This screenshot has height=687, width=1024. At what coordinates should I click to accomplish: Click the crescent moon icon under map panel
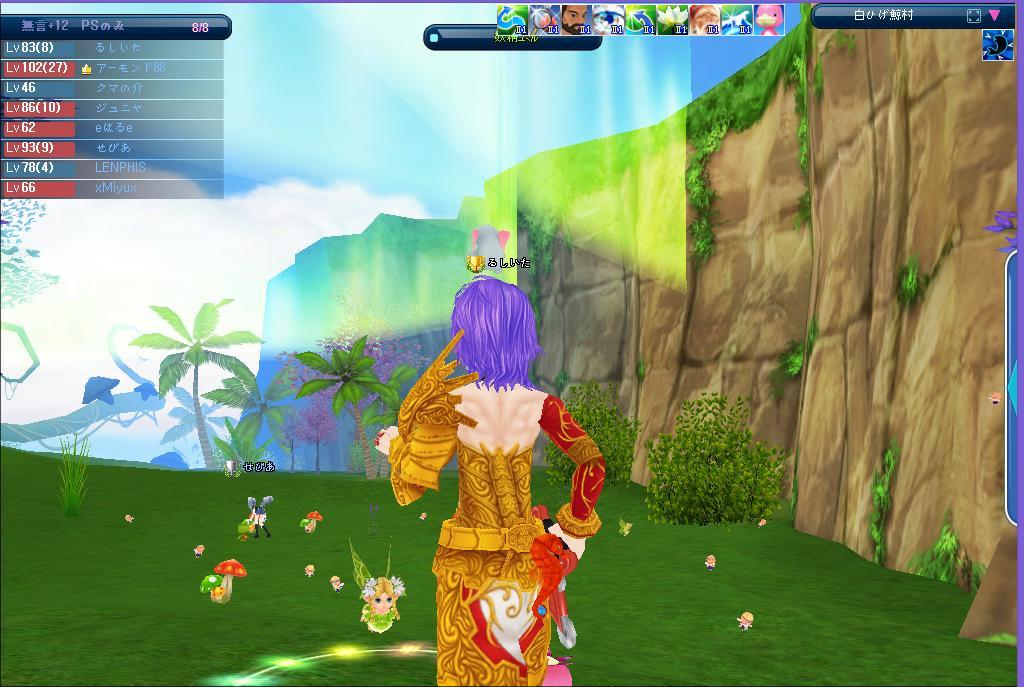pos(997,46)
